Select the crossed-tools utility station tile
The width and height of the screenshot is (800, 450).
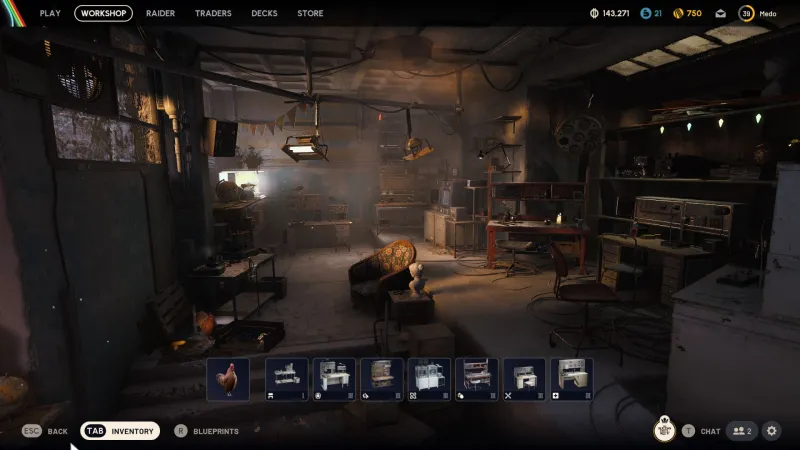tap(524, 380)
